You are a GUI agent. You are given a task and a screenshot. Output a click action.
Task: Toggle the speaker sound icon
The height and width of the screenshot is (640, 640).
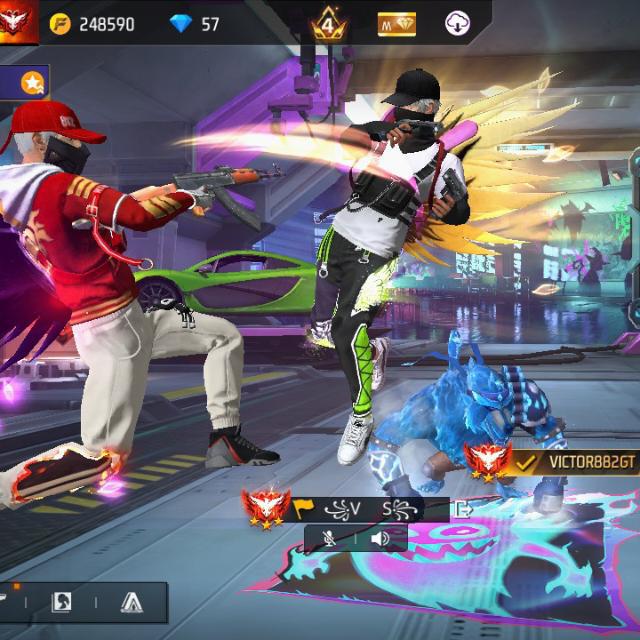click(x=380, y=539)
